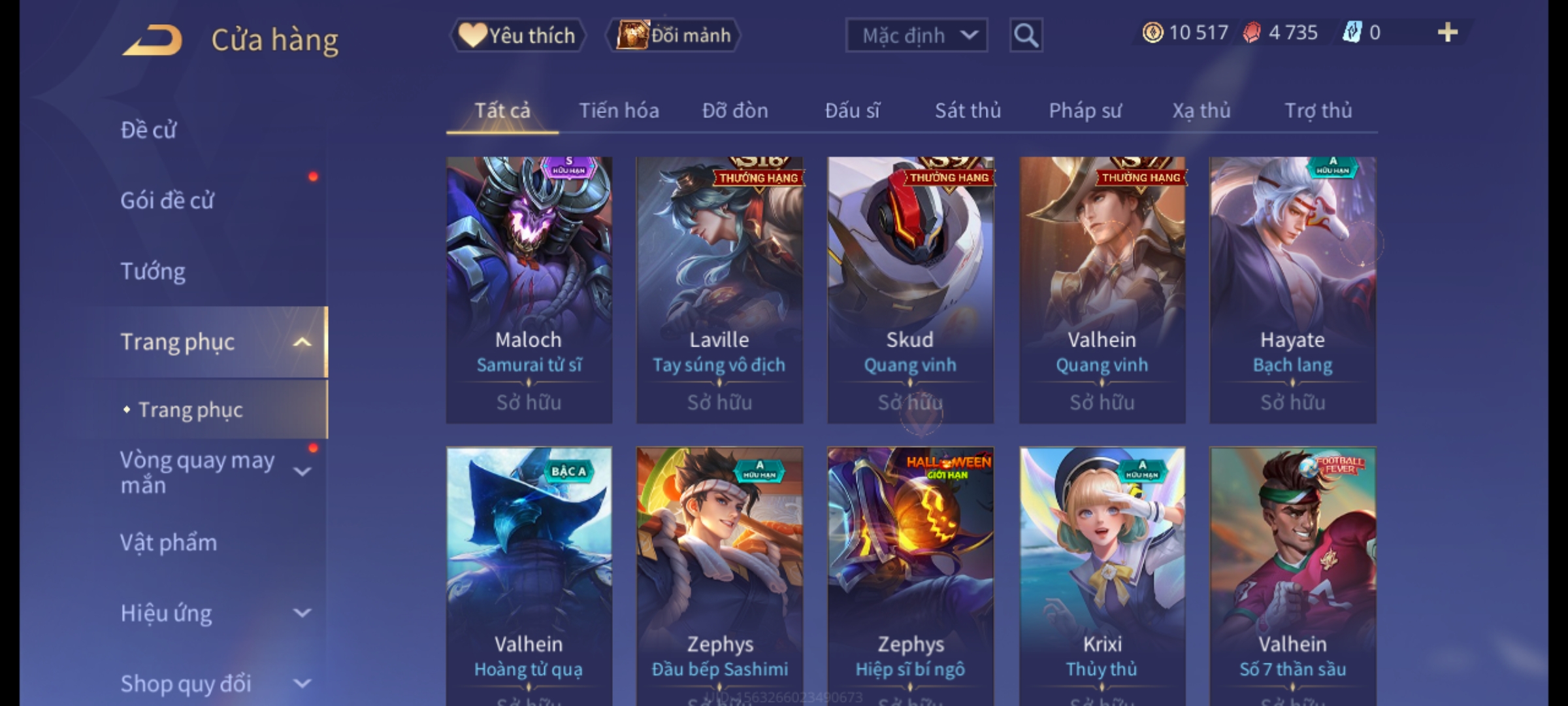1568x706 pixels.
Task: Switch to the Đỡ đòn tab
Action: (x=735, y=110)
